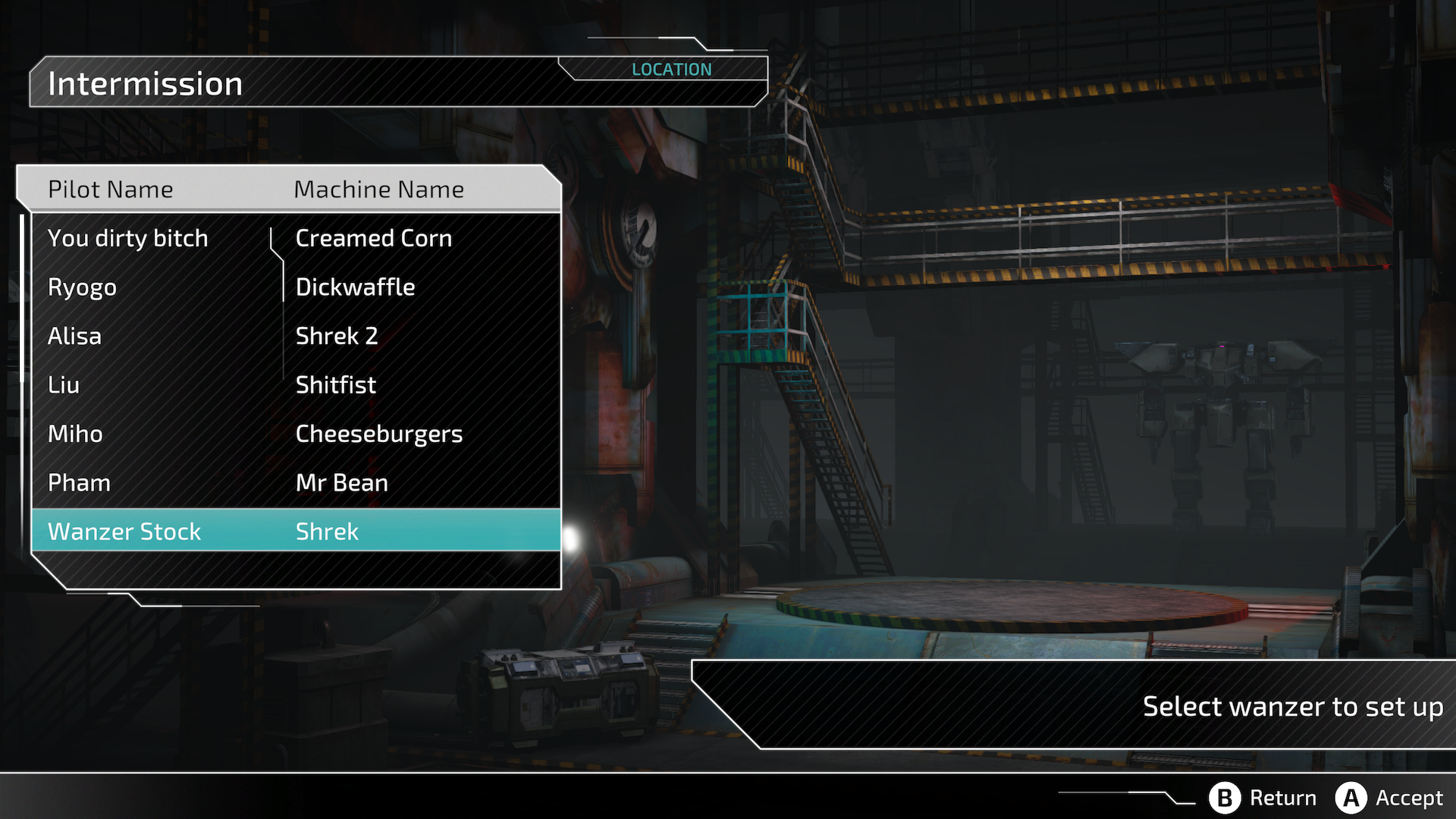Choose Pham's Mr Bean wanzer

(x=296, y=483)
